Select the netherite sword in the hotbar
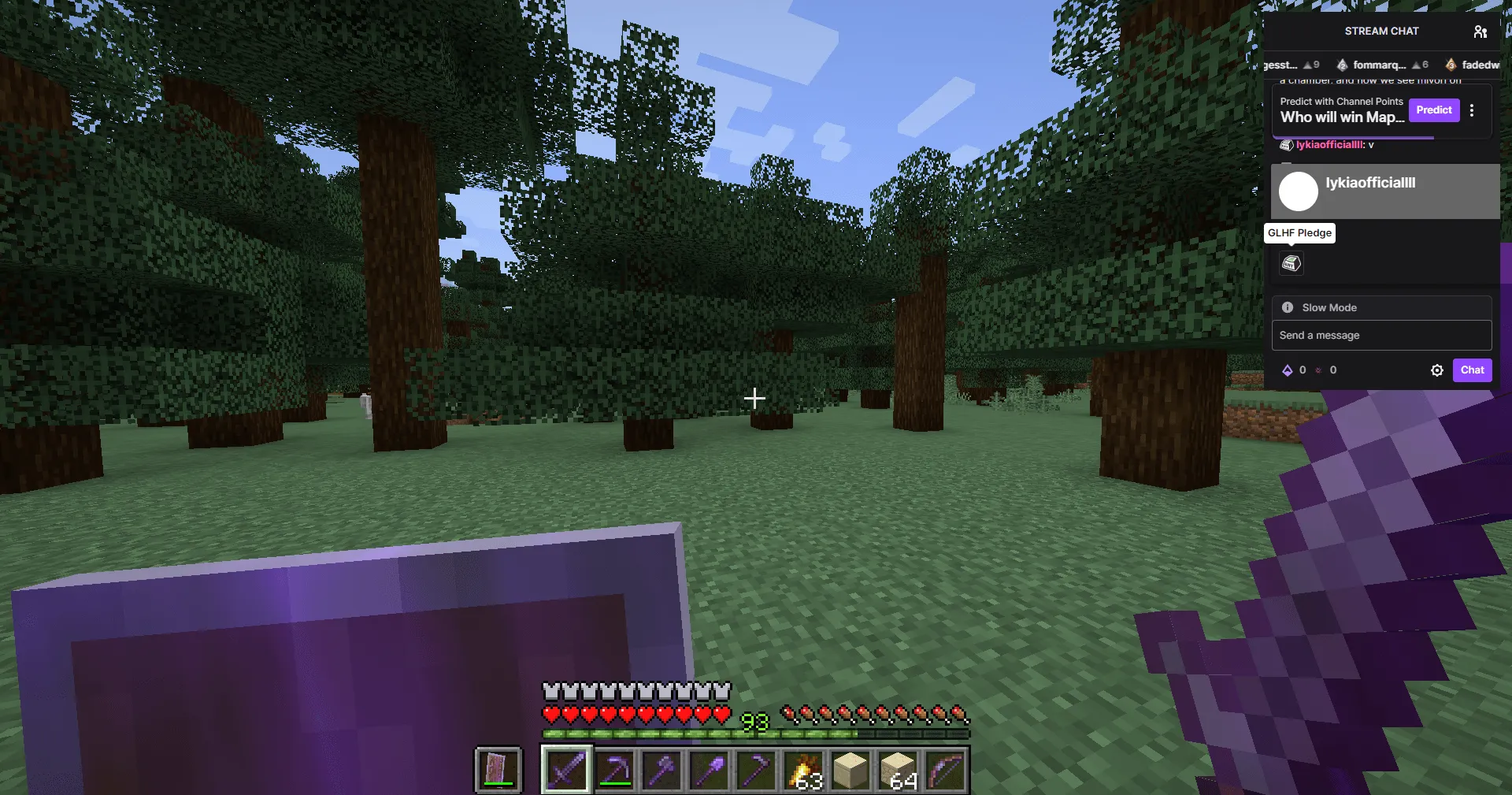This screenshot has width=1512, height=795. coord(566,770)
